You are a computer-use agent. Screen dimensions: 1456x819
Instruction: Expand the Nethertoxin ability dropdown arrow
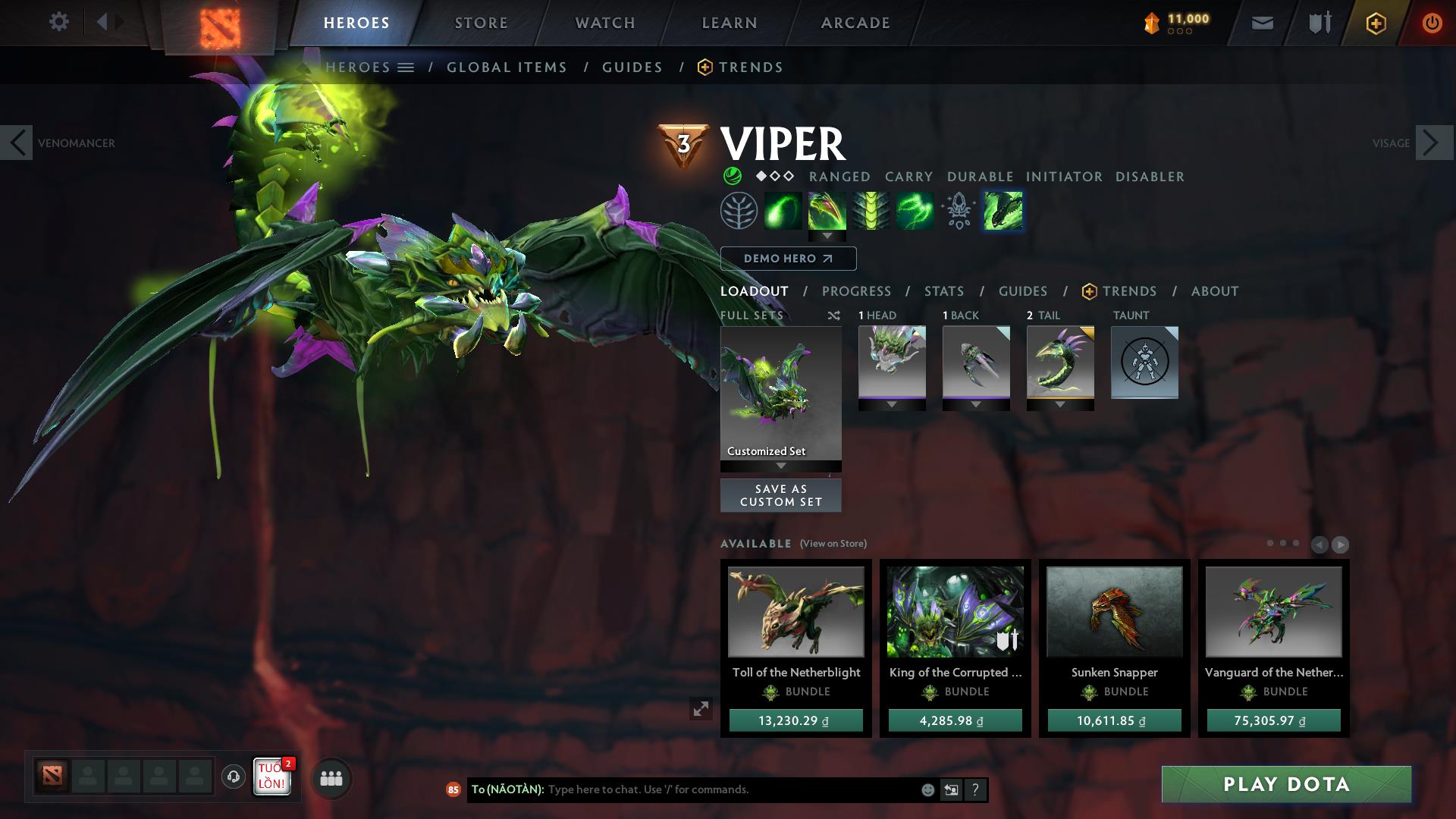coord(827,236)
